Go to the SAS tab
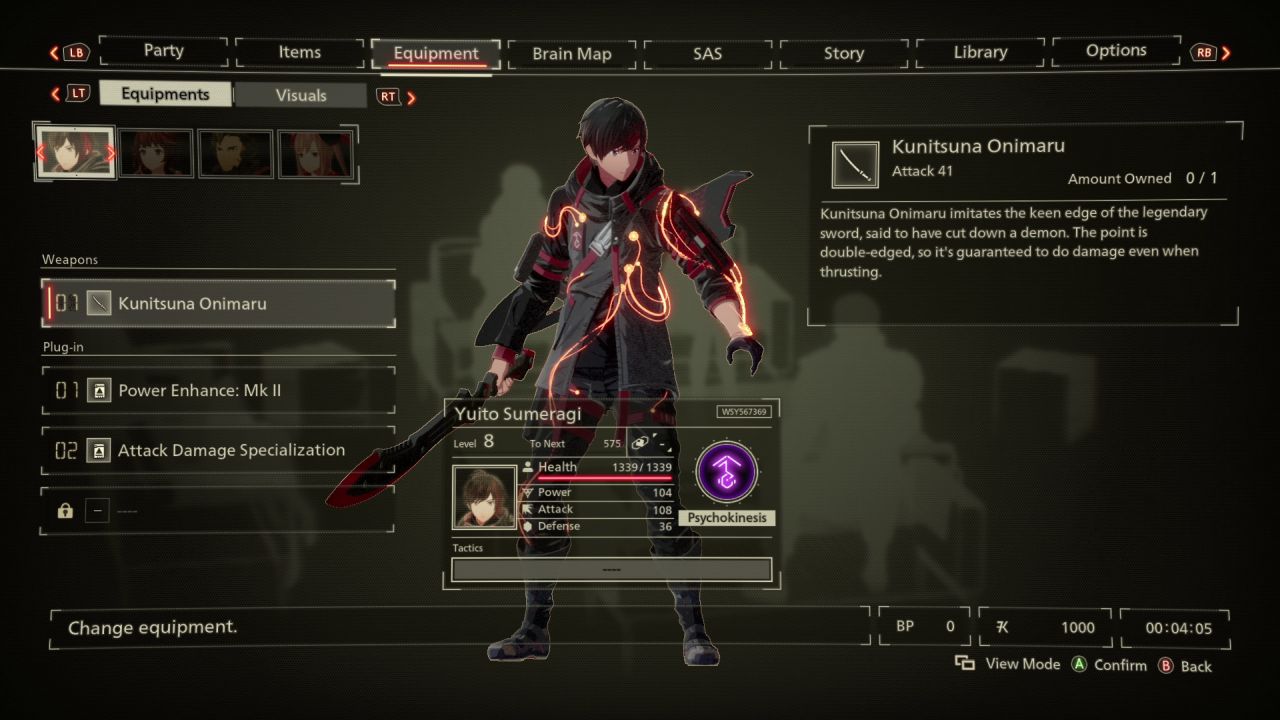Viewport: 1280px width, 720px height. click(x=707, y=54)
